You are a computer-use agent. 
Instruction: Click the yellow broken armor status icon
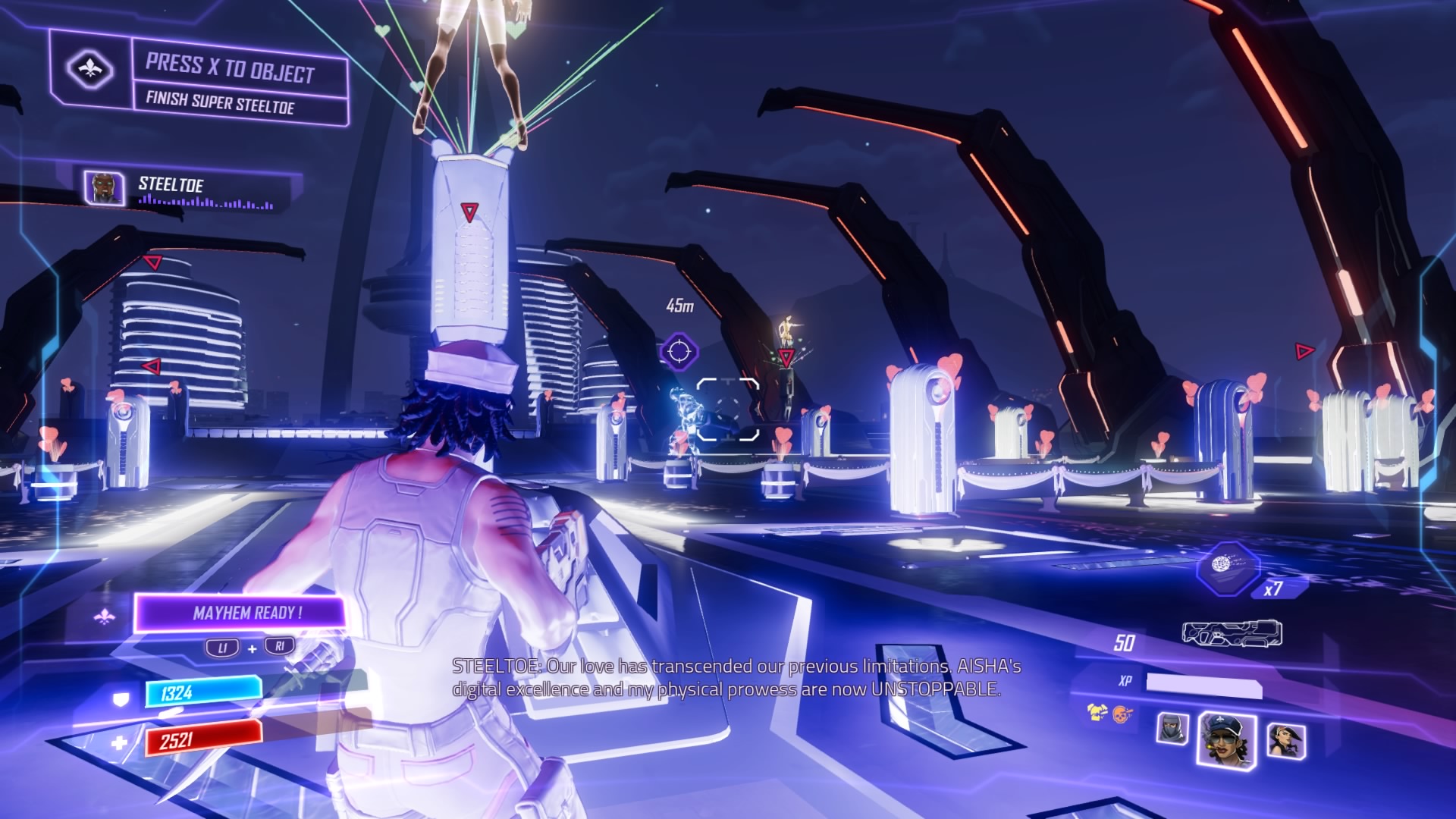coord(1097,712)
